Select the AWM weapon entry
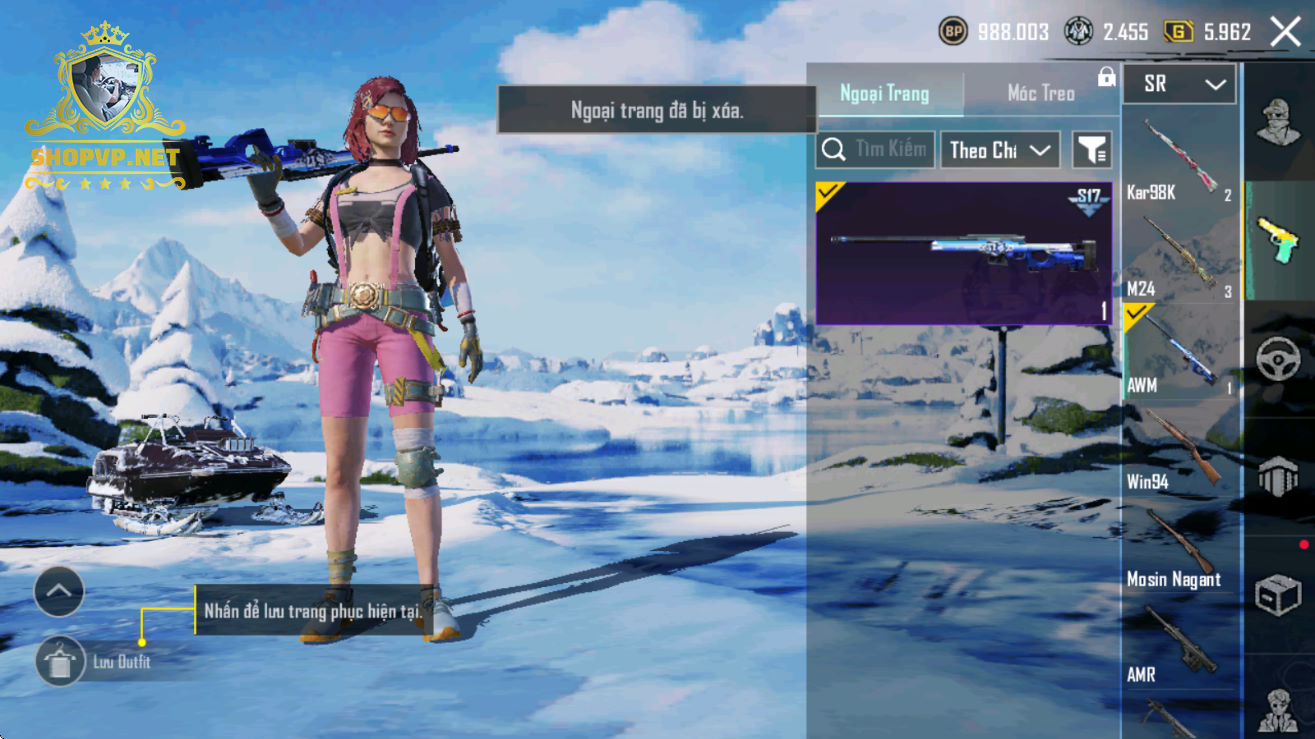The width and height of the screenshot is (1315, 739). coord(1181,352)
